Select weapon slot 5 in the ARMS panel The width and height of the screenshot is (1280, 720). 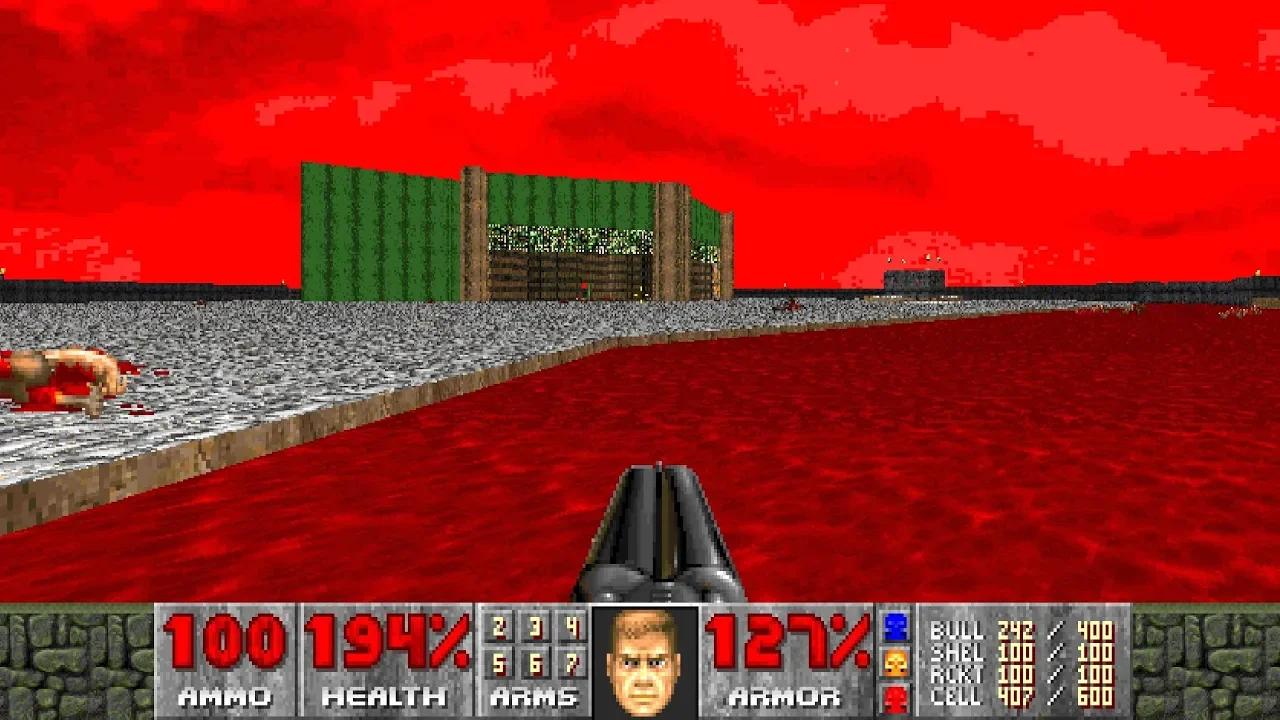[x=498, y=662]
